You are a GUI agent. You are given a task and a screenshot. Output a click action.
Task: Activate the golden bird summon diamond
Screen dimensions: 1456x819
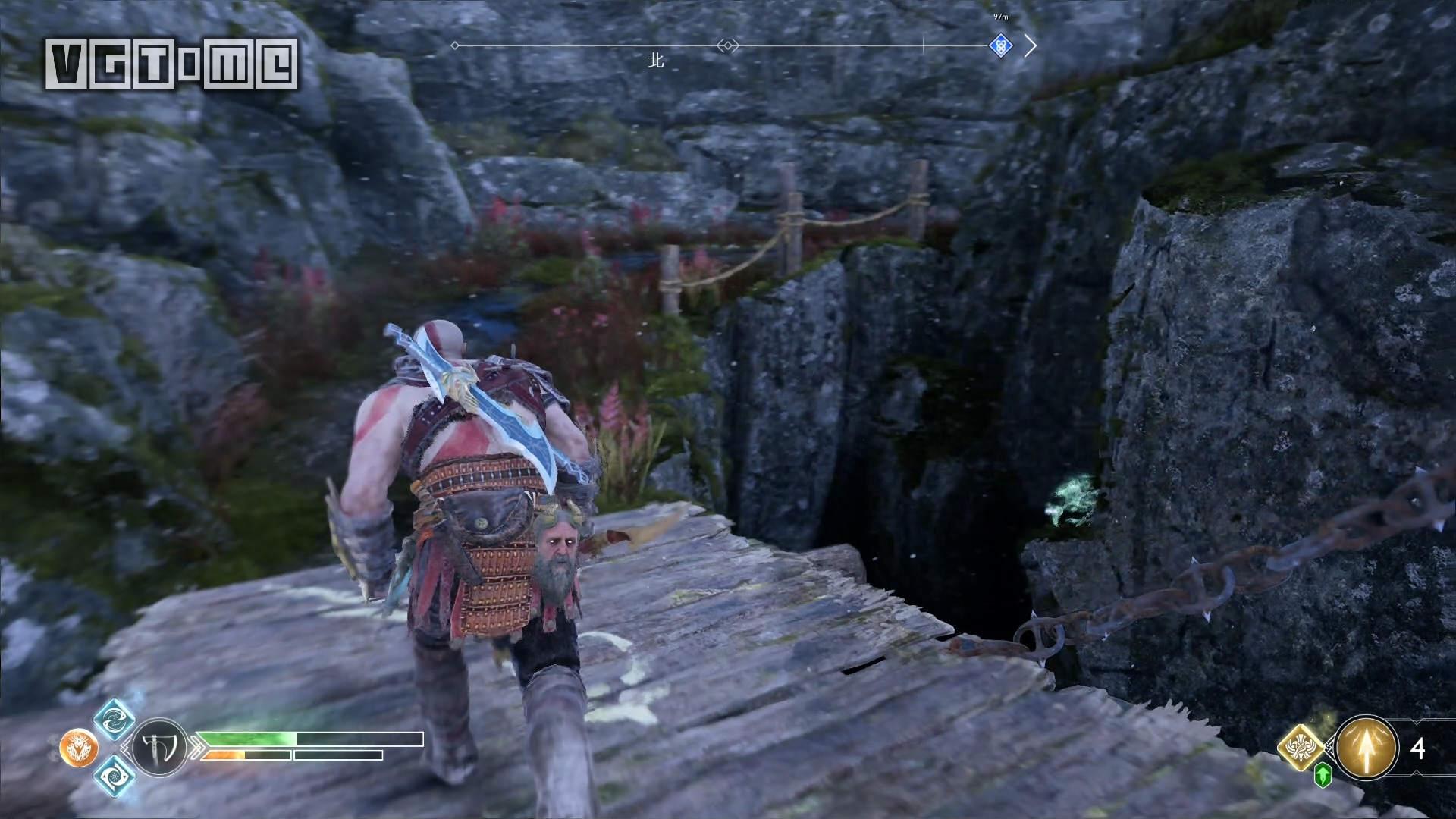[x=1301, y=745]
